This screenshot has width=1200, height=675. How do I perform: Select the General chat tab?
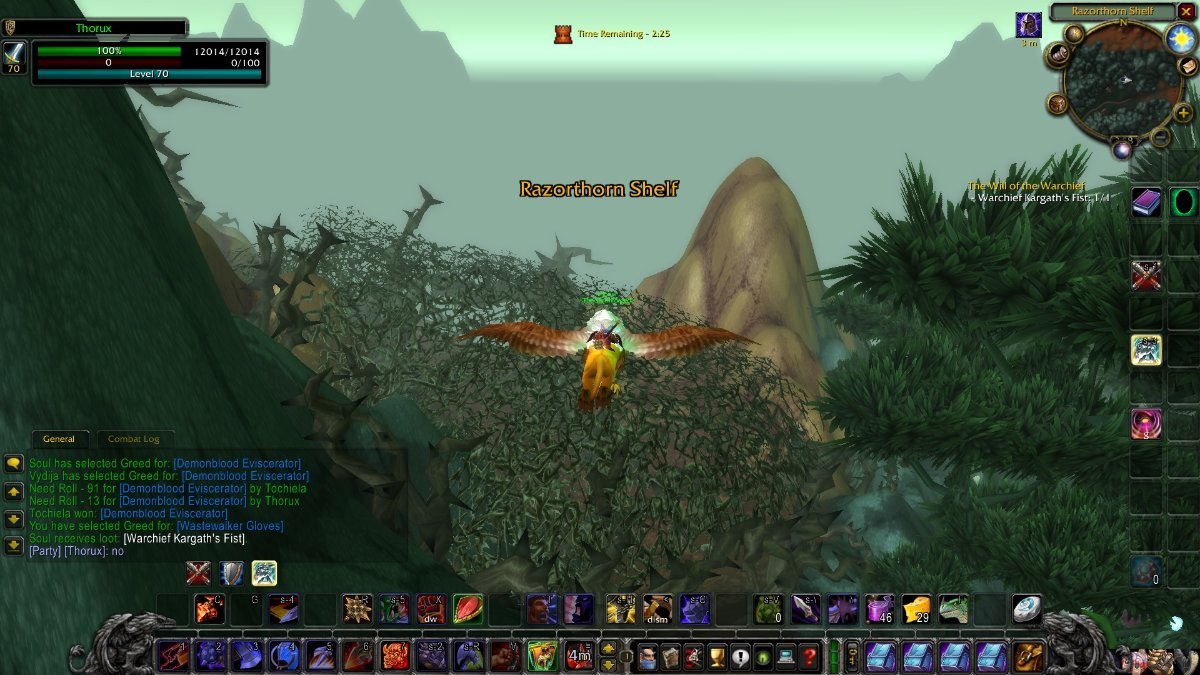pos(59,439)
